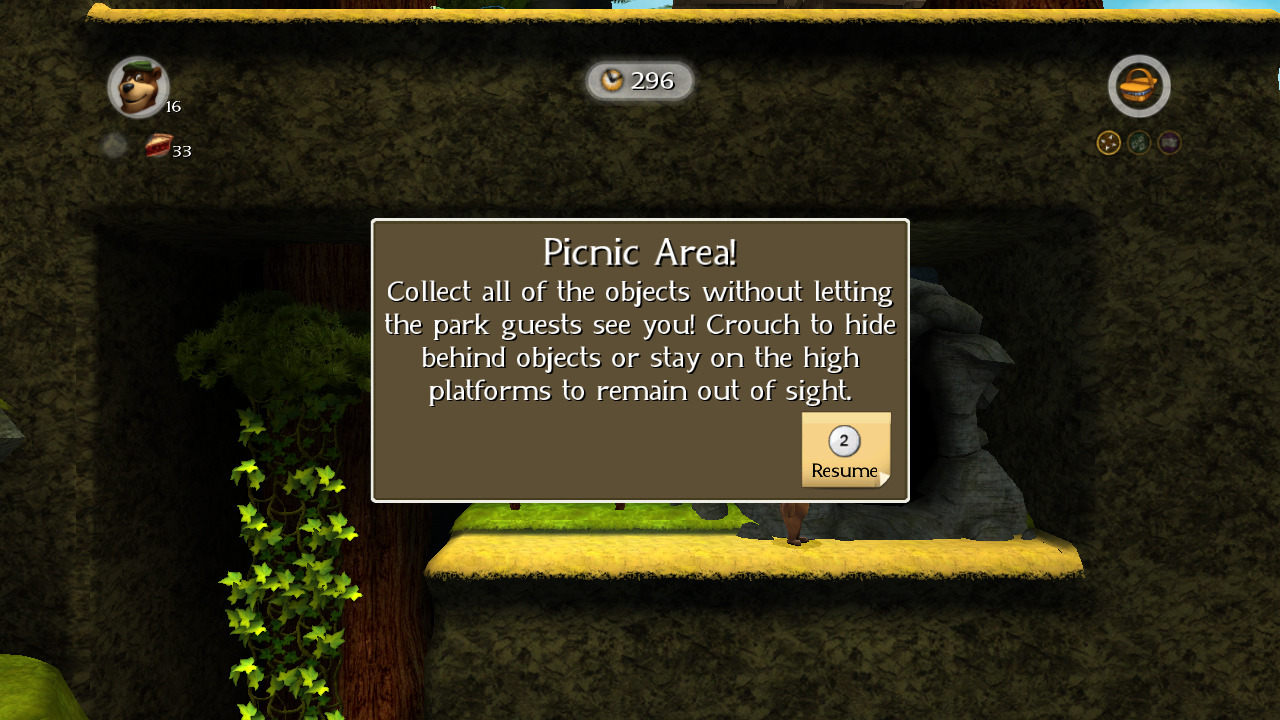Click the picnic basket icon

[1139, 86]
